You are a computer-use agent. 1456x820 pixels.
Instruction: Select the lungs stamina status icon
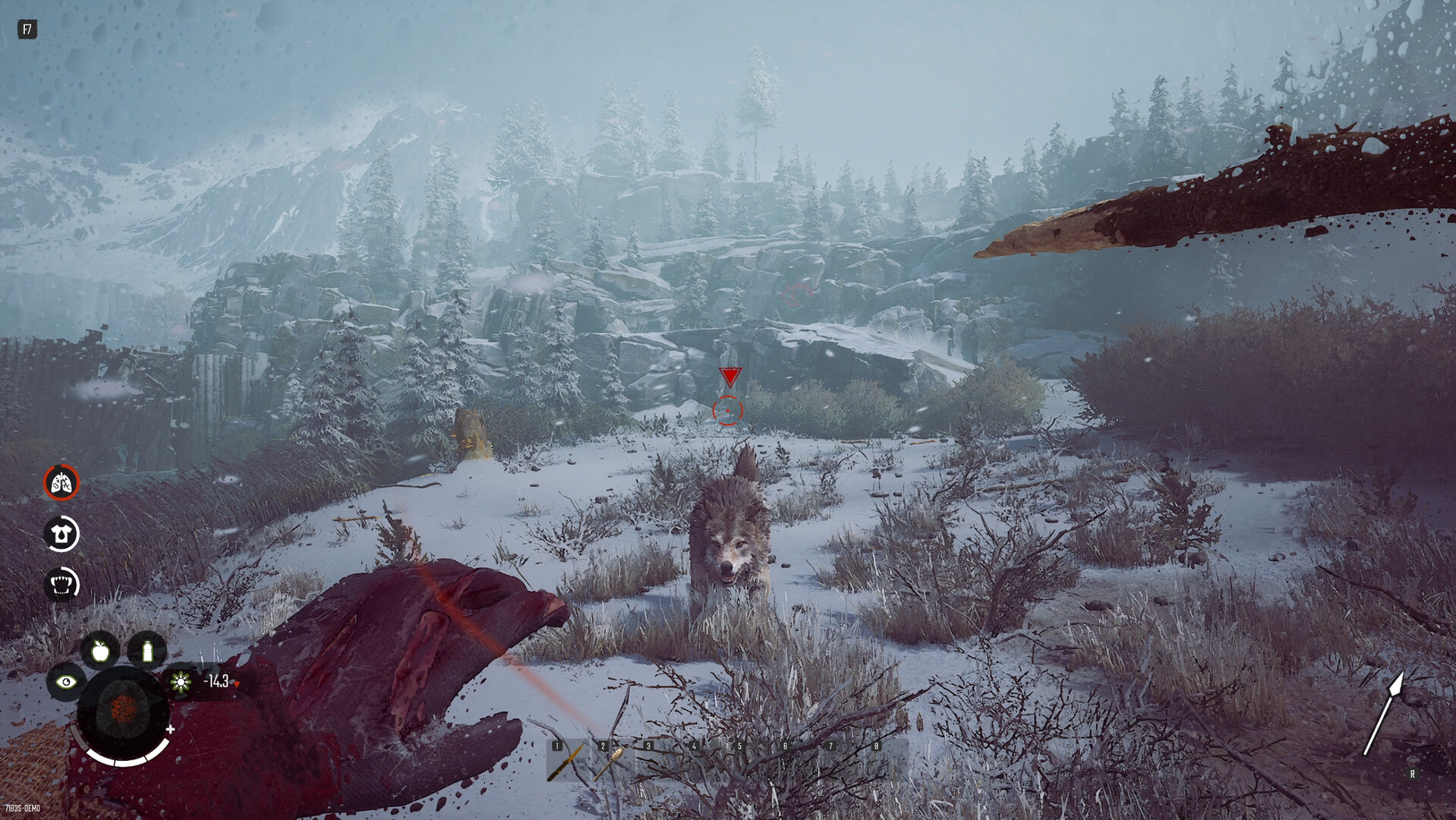(x=62, y=484)
